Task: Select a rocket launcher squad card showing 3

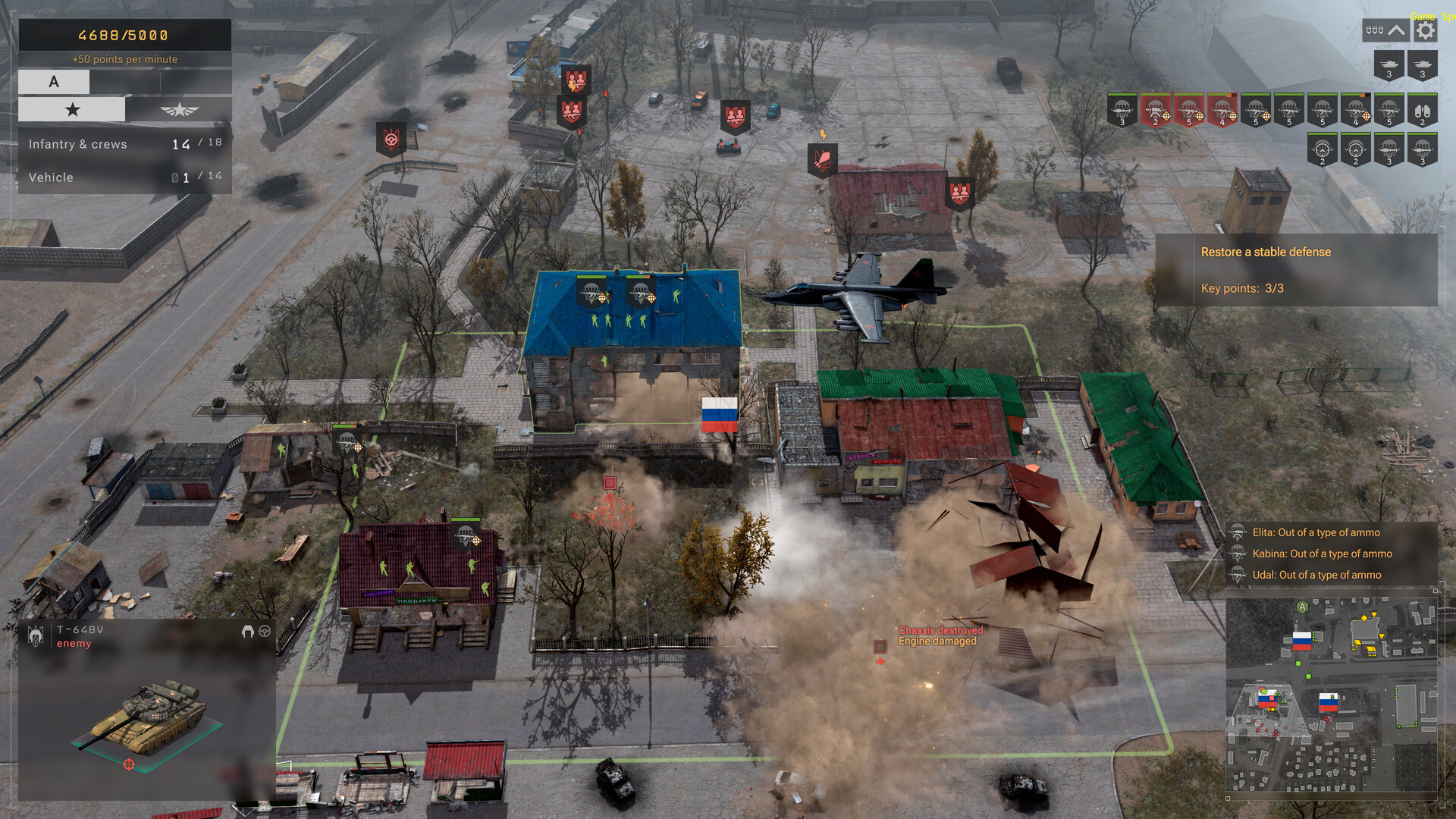Action: (x=1389, y=152)
